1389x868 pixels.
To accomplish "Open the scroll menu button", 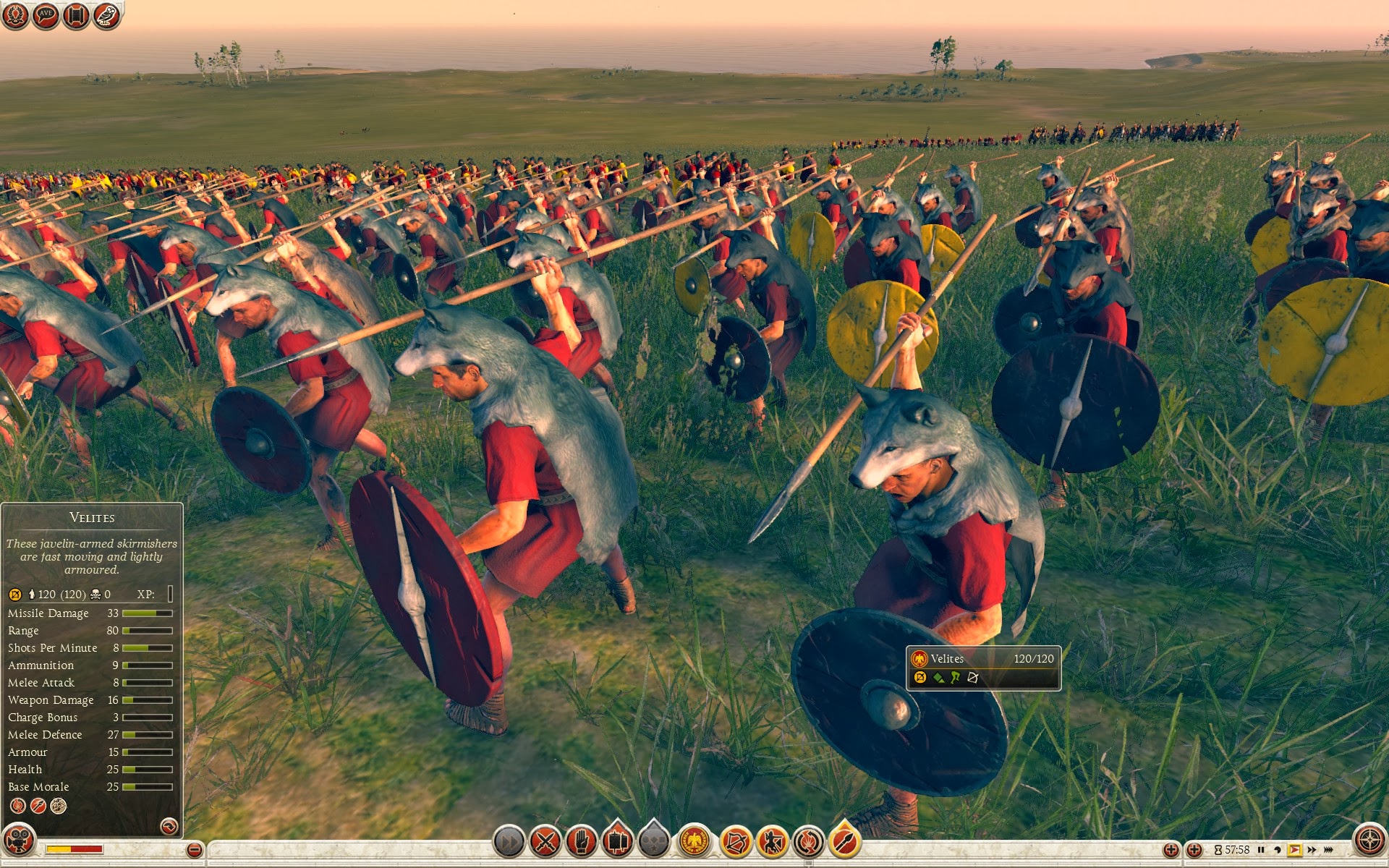I will 76,14.
